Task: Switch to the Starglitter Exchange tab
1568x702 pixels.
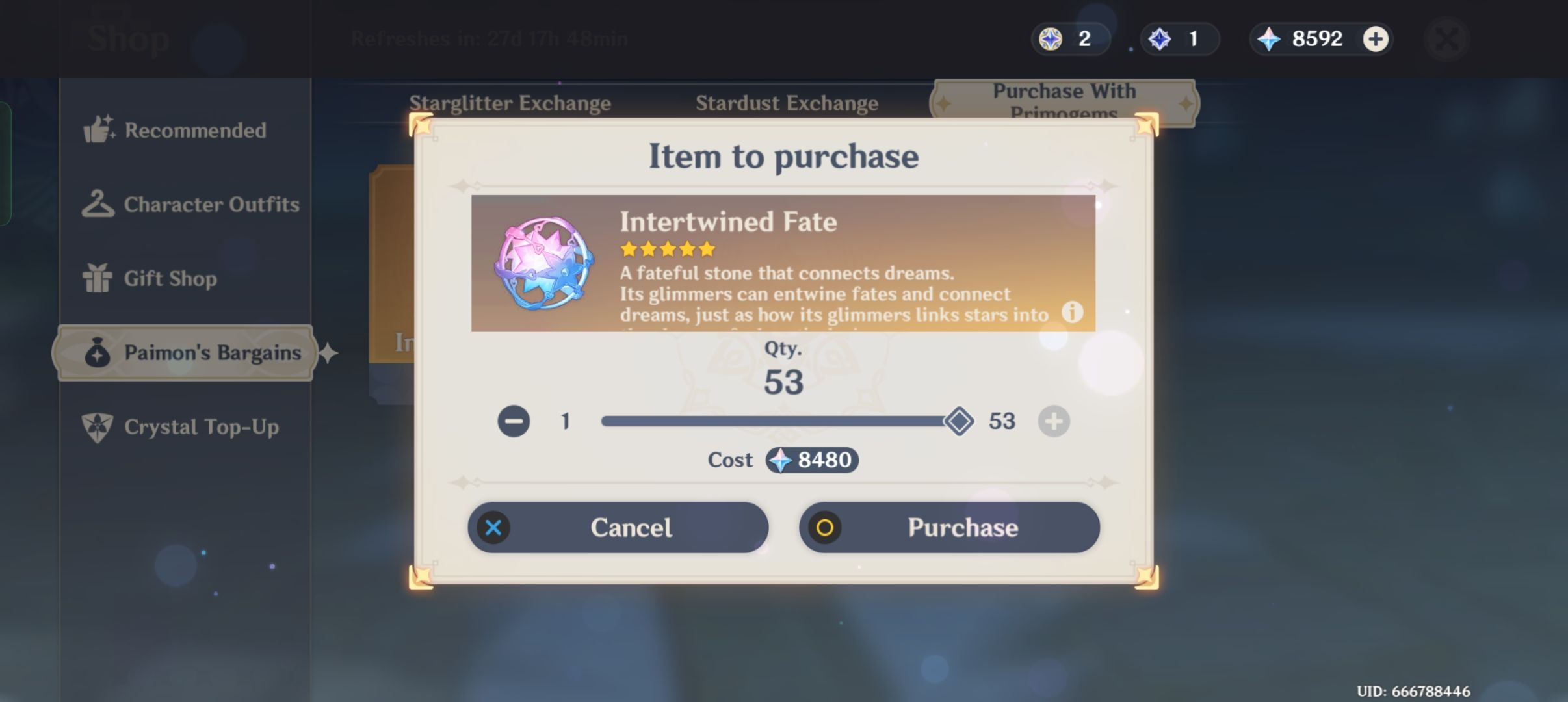Action: (x=510, y=103)
